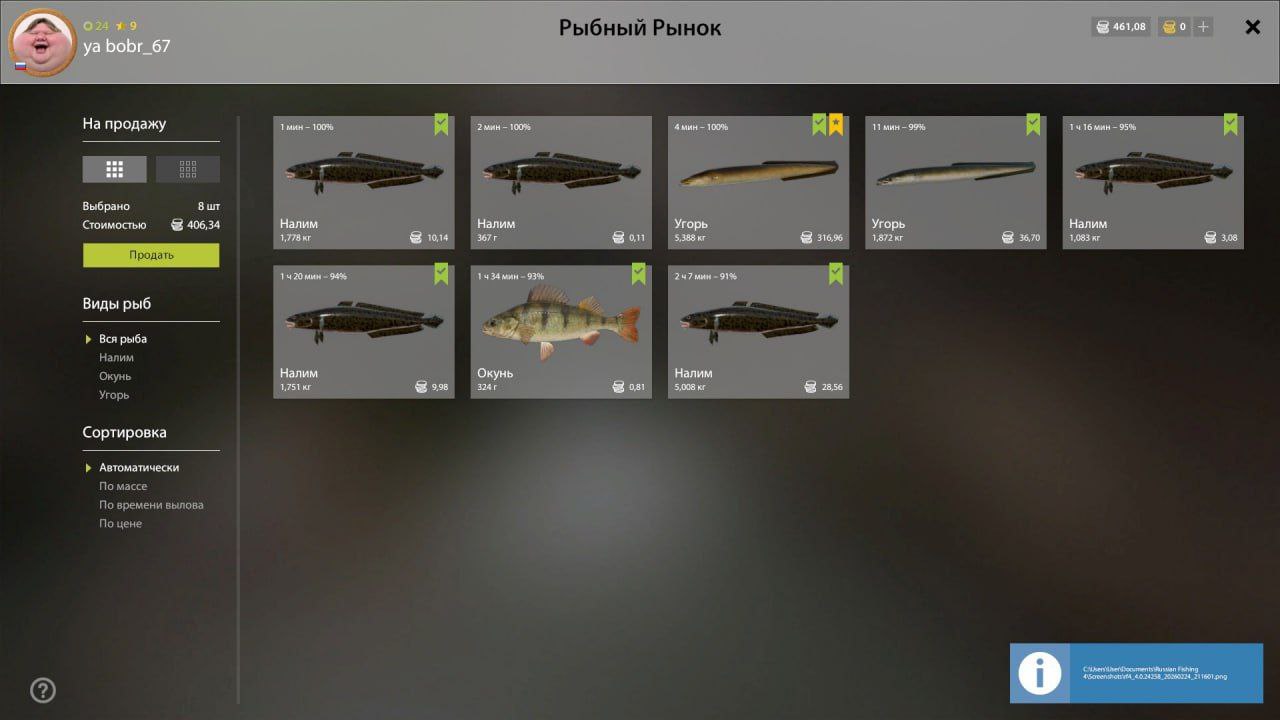Filter fish list by Угорь
This screenshot has height=720, width=1280.
(x=114, y=395)
